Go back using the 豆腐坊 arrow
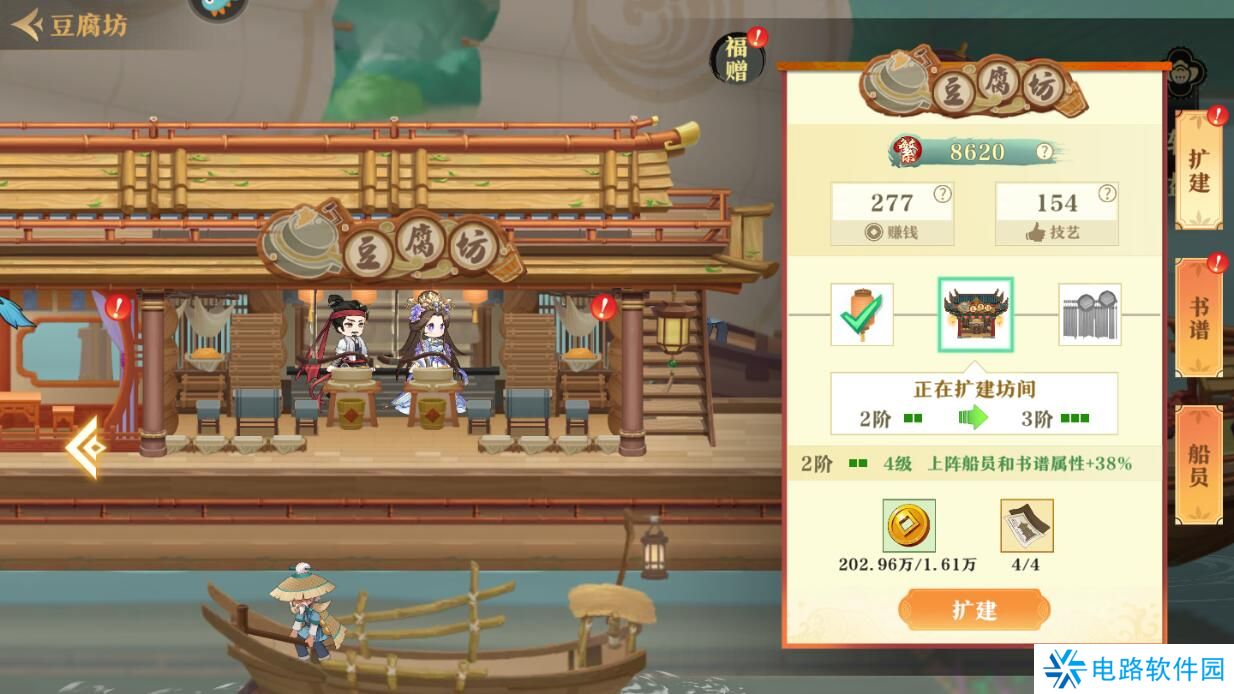 (27, 24)
